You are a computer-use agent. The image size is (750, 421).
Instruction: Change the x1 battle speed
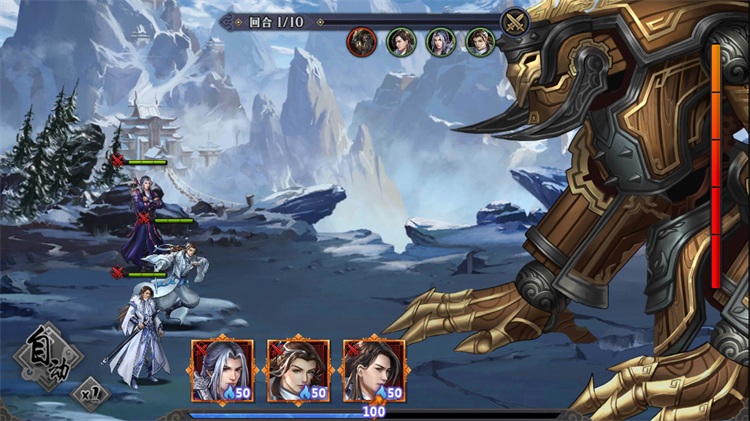91,390
